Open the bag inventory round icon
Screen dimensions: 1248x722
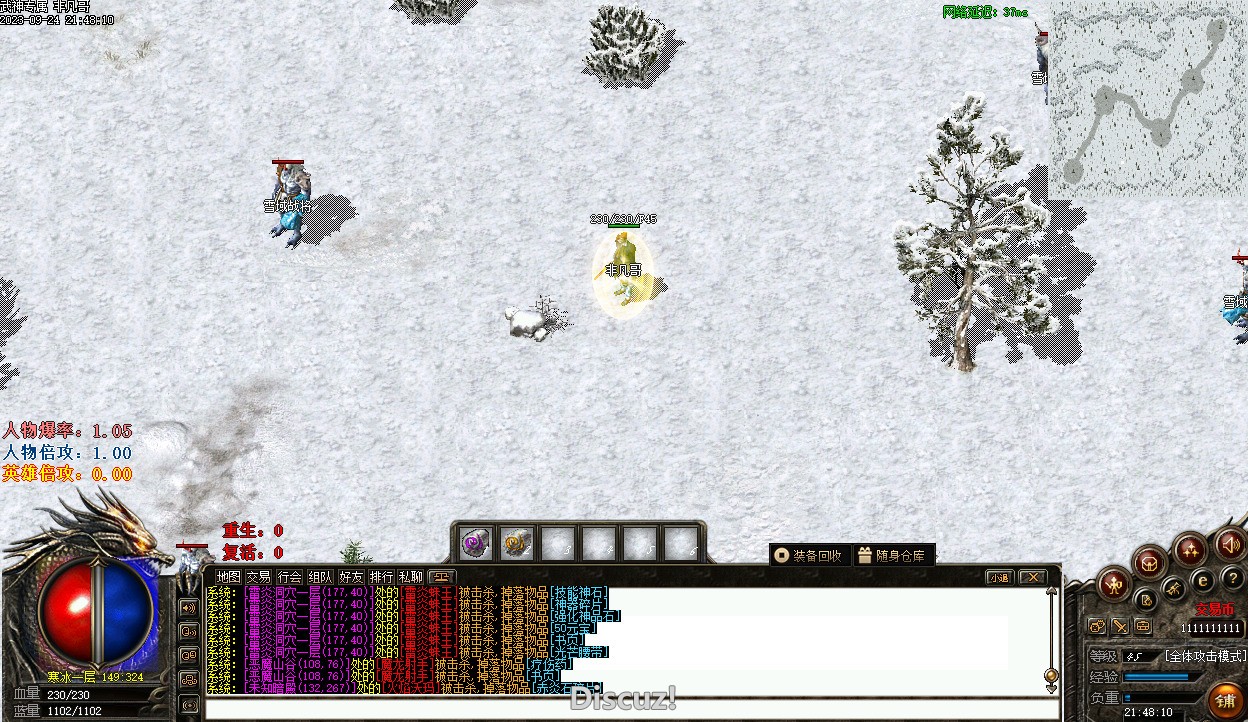[x=1150, y=562]
